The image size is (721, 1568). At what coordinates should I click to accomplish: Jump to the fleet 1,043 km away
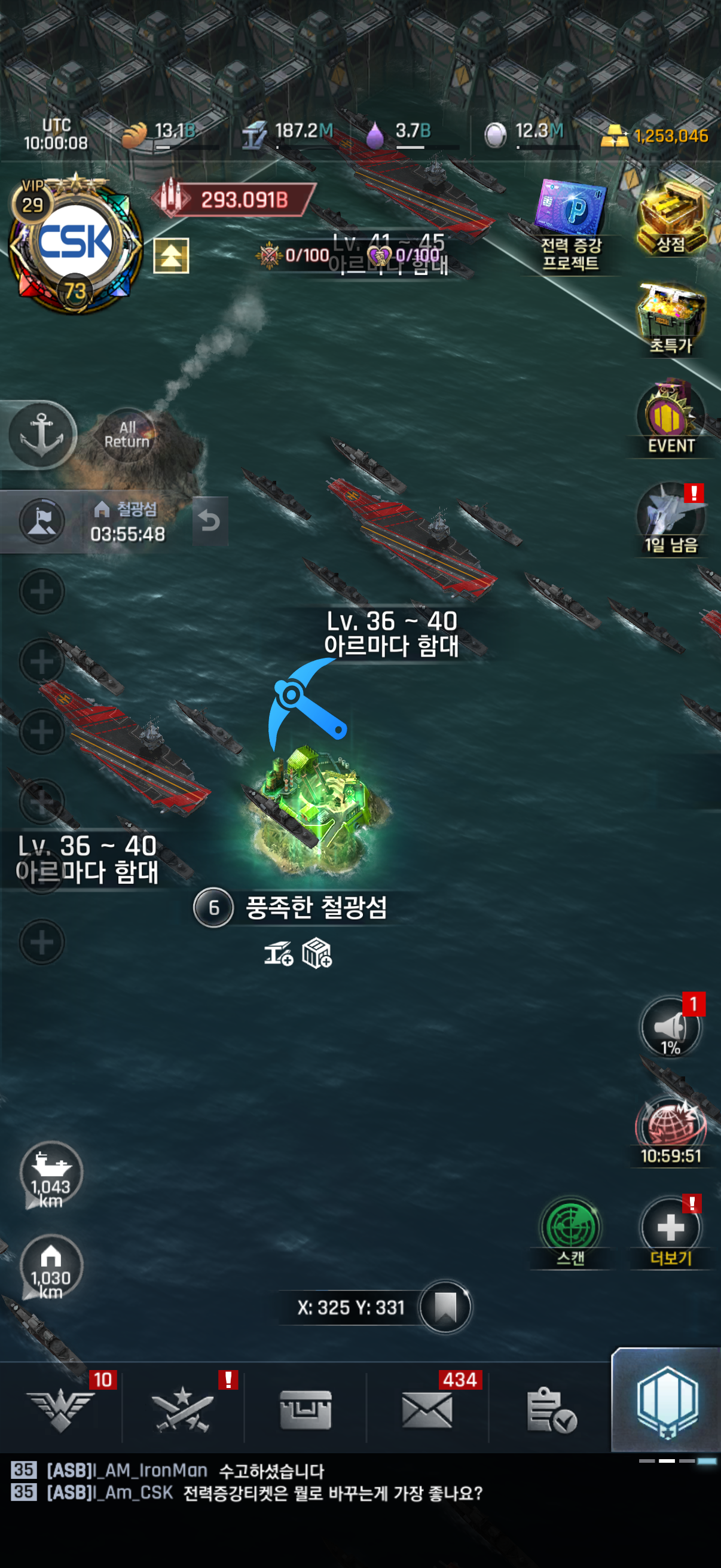tap(51, 1173)
